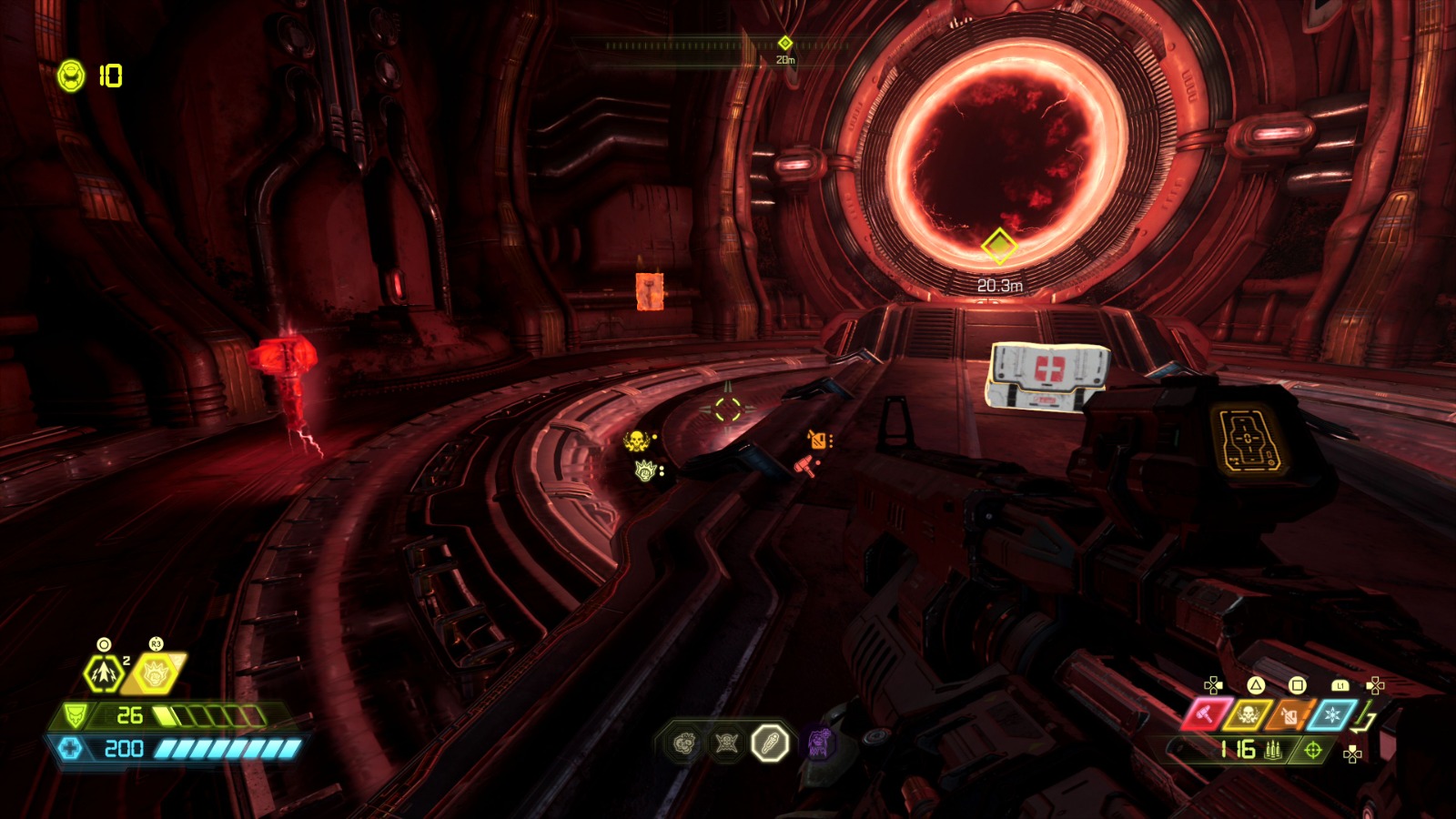Select the frag grenade ability icon

coord(104,674)
